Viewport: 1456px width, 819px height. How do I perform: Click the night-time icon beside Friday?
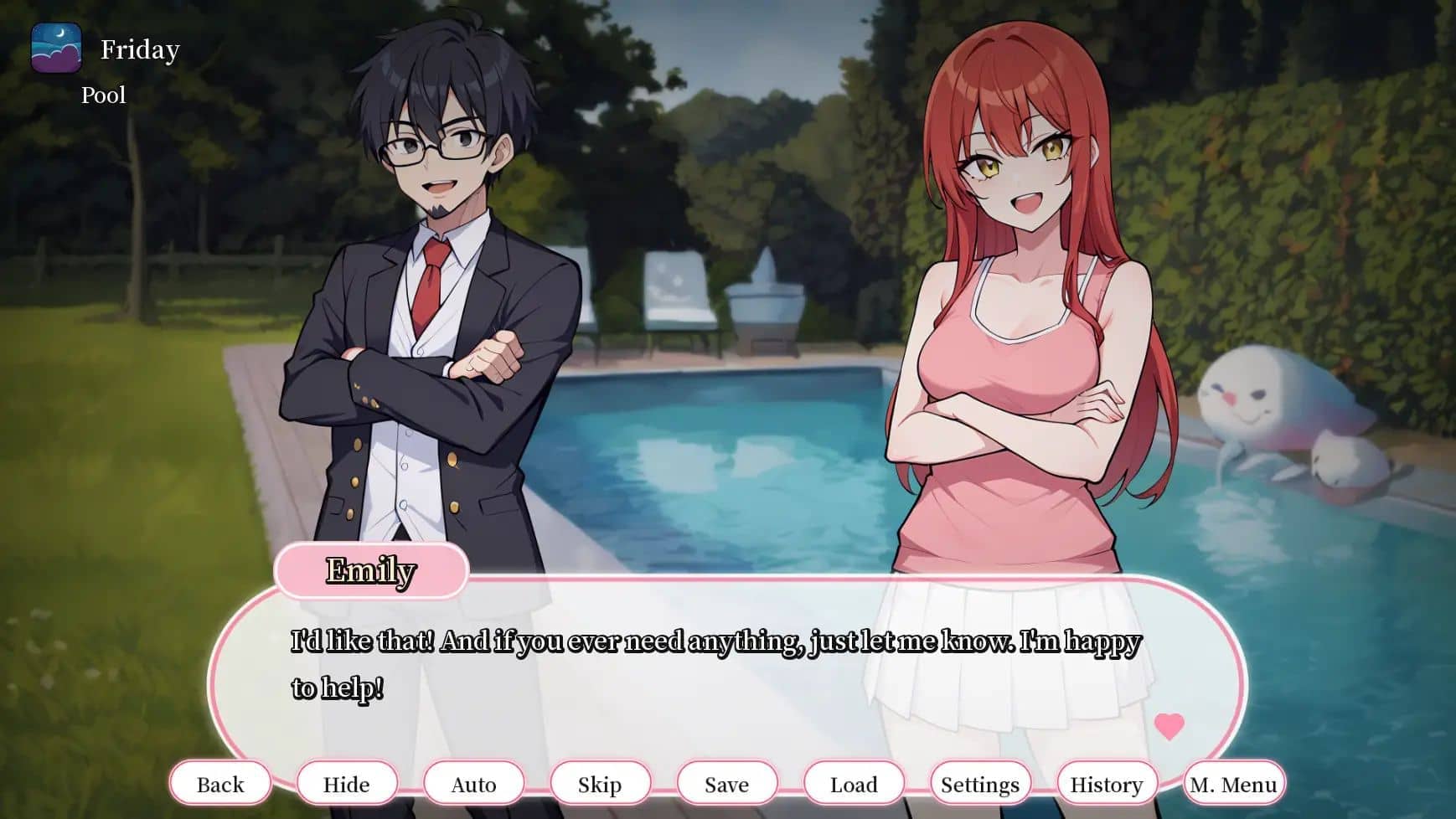[56, 49]
